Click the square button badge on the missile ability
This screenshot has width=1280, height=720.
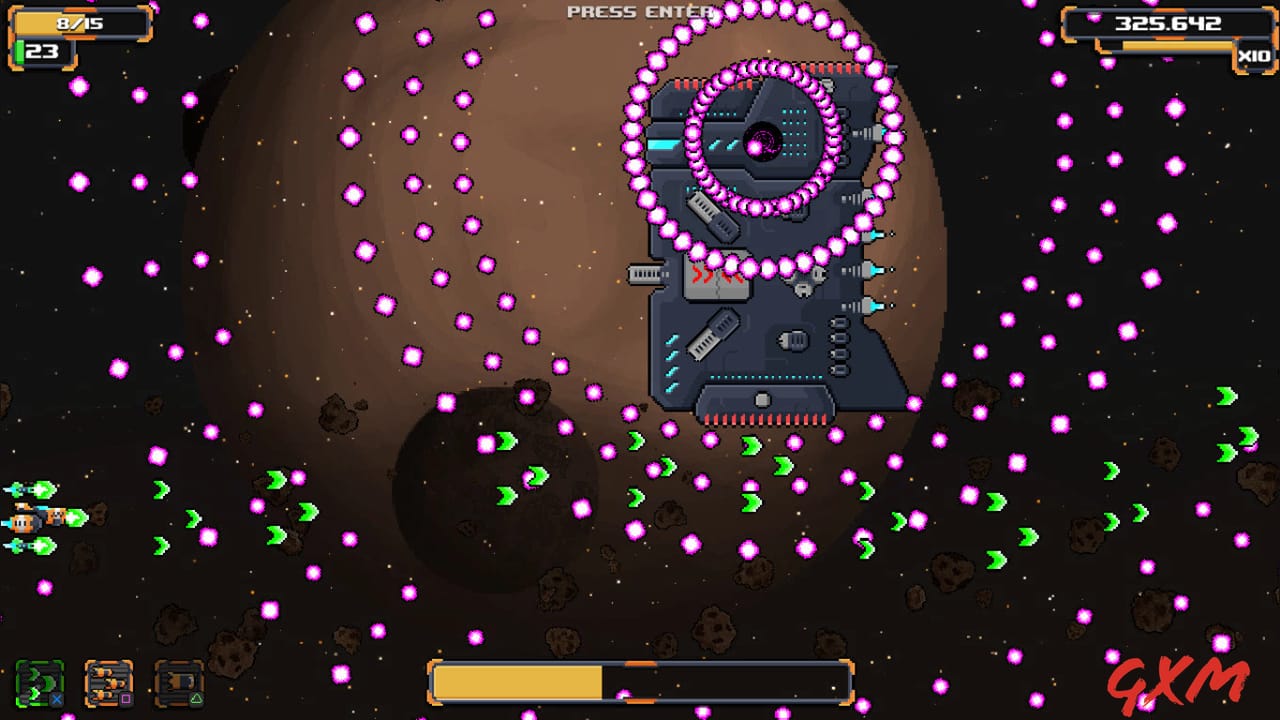(x=125, y=699)
